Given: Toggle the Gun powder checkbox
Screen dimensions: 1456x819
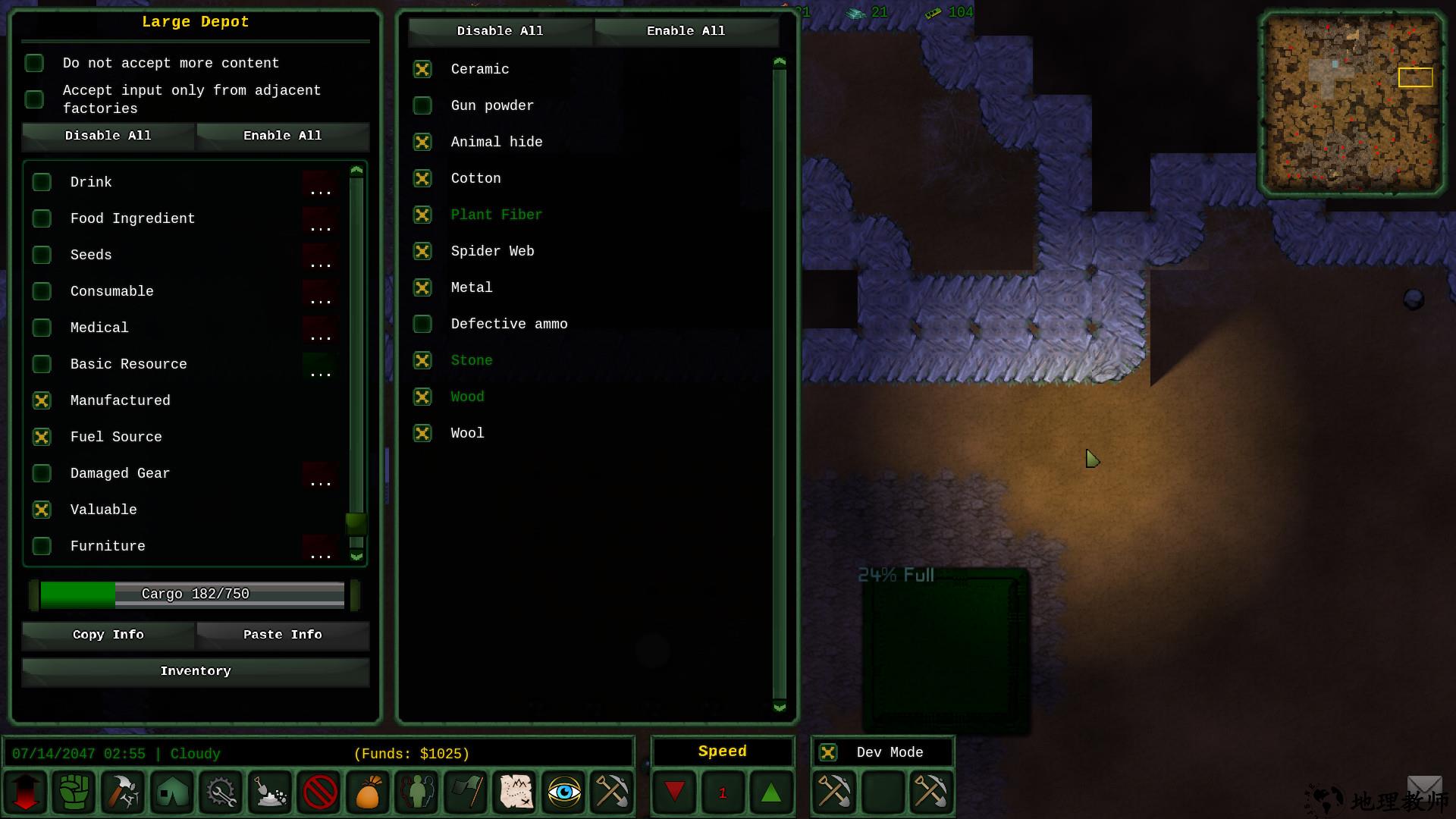Looking at the screenshot, I should (422, 105).
